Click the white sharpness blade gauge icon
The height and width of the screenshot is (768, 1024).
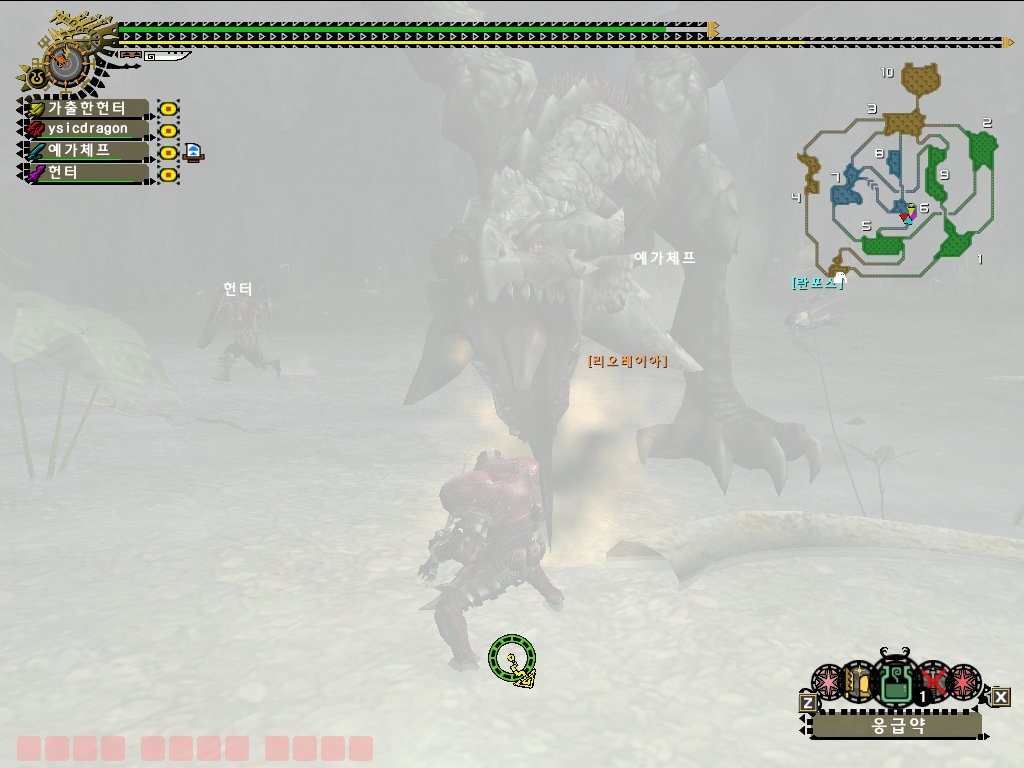tap(167, 56)
